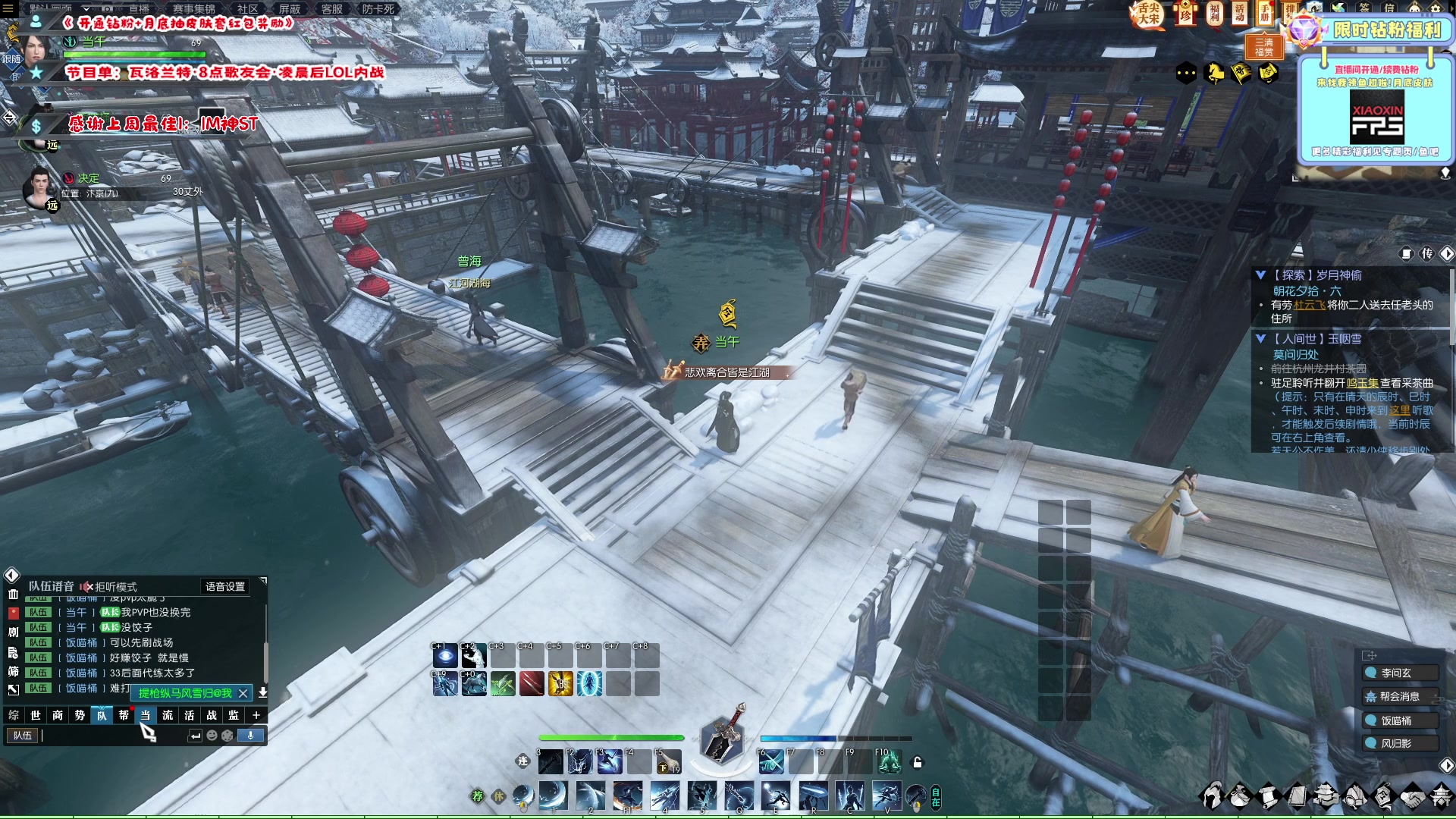Use the red twin-spears skill
Screen dimensions: 1456x819
(532, 684)
